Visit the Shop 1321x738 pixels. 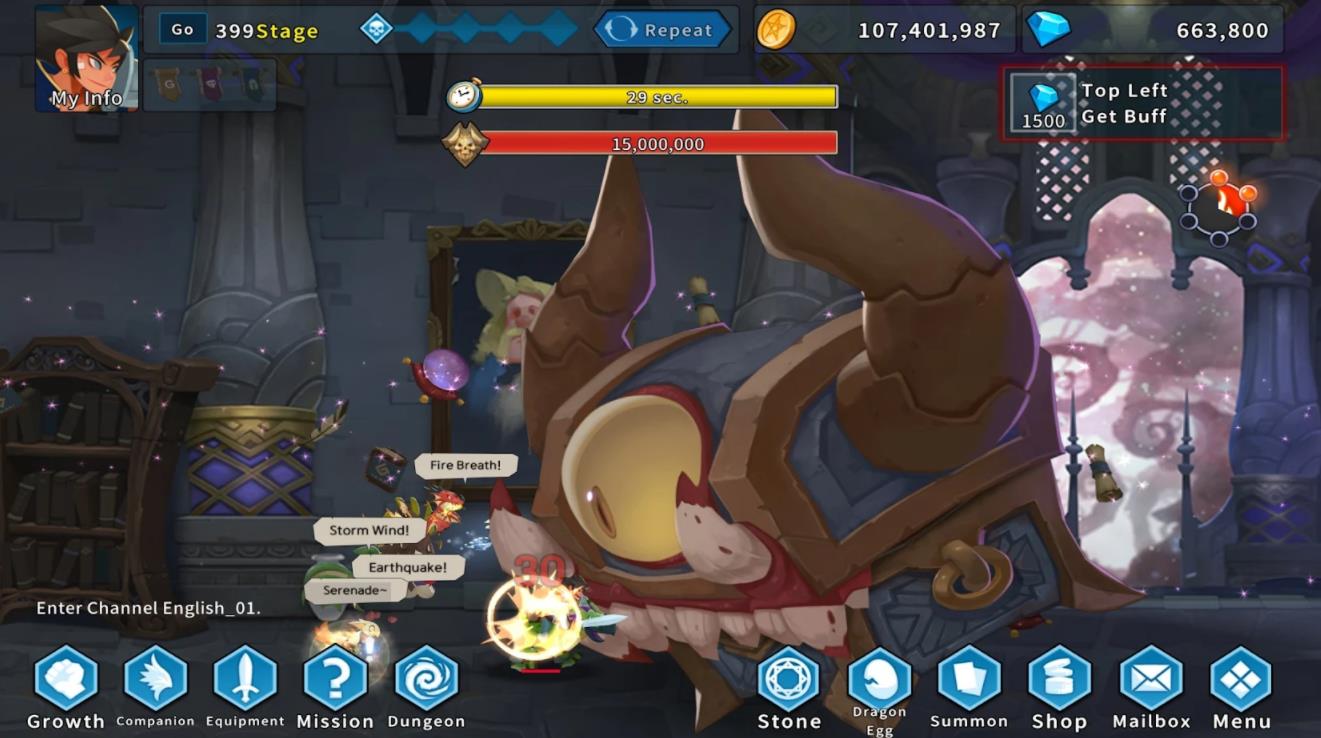click(1059, 680)
